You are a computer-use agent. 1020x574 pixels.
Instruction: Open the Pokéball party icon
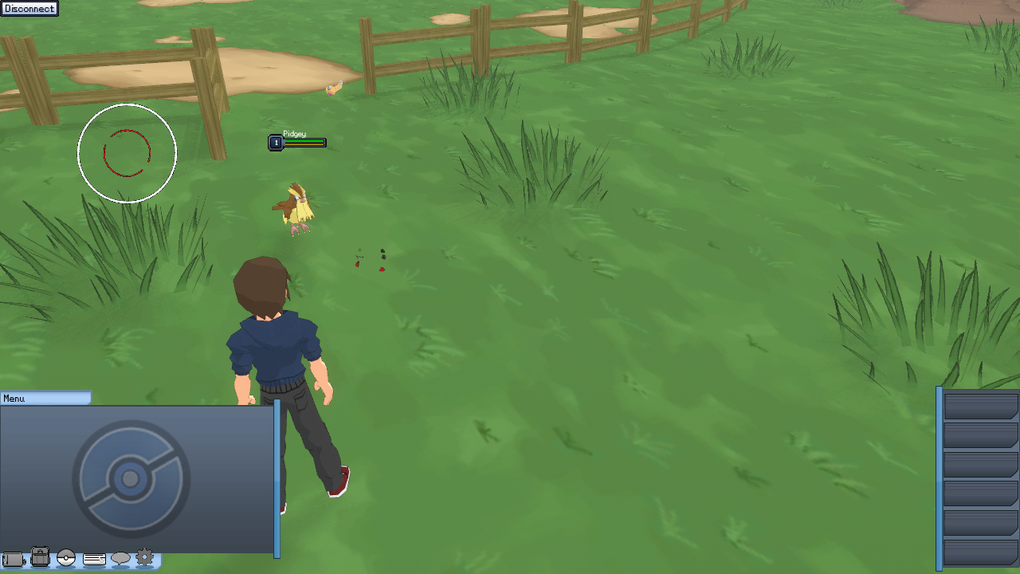coord(66,557)
